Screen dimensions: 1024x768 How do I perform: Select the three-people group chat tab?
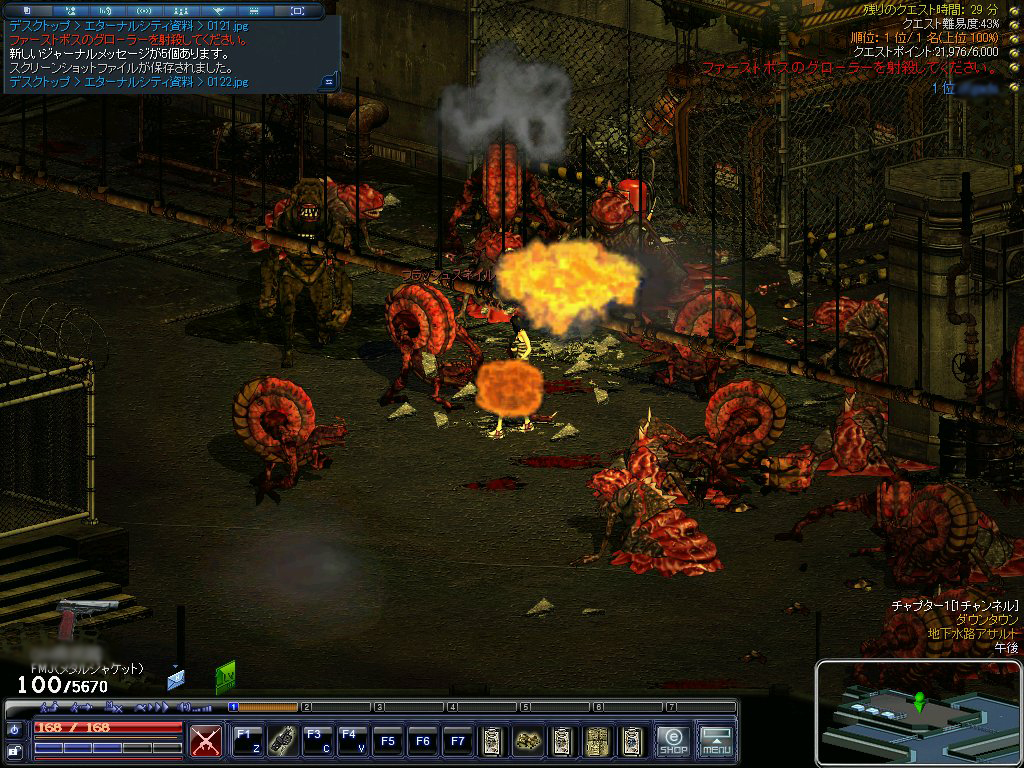point(182,10)
